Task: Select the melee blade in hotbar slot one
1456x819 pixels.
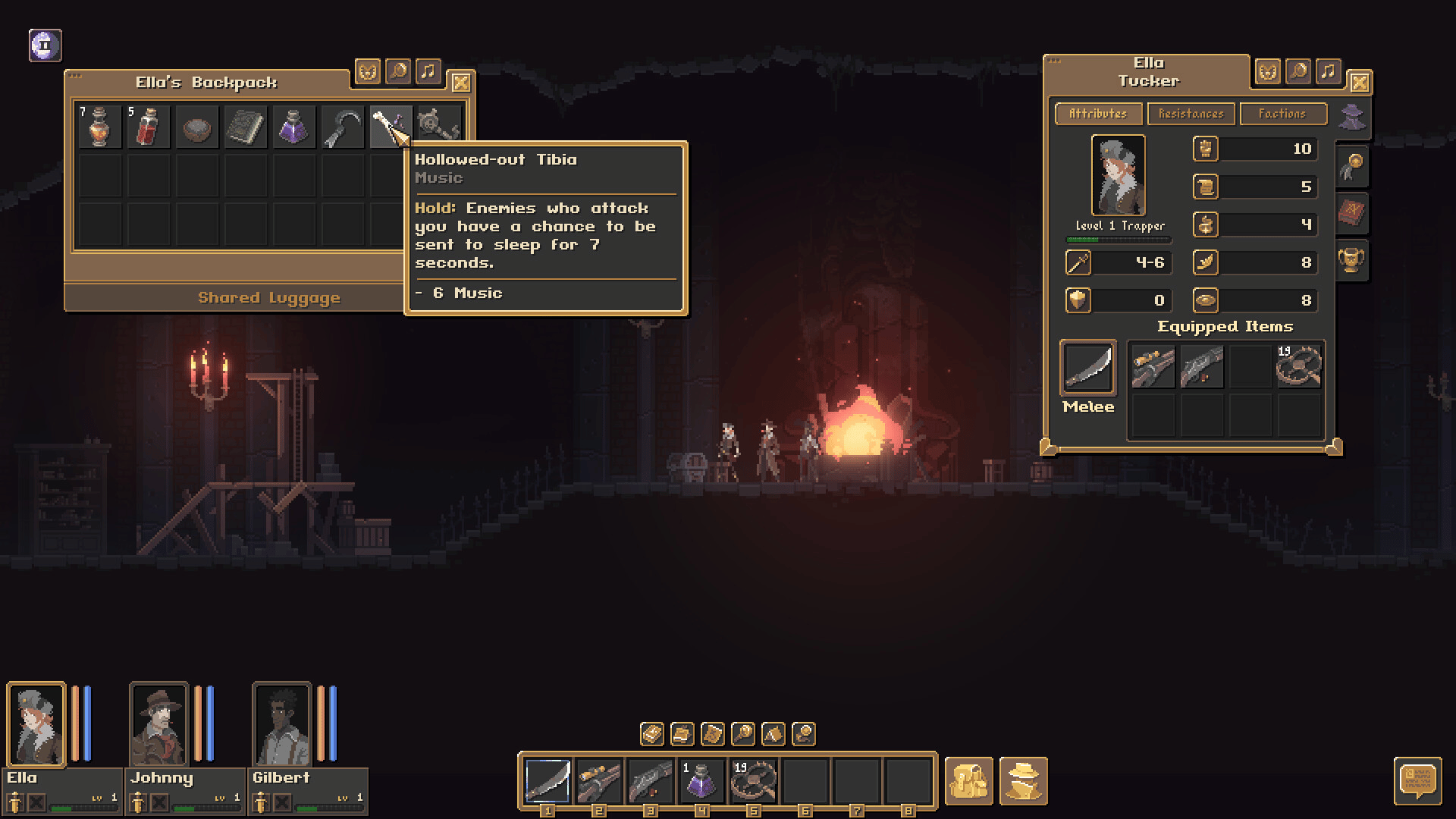Action: [x=548, y=780]
